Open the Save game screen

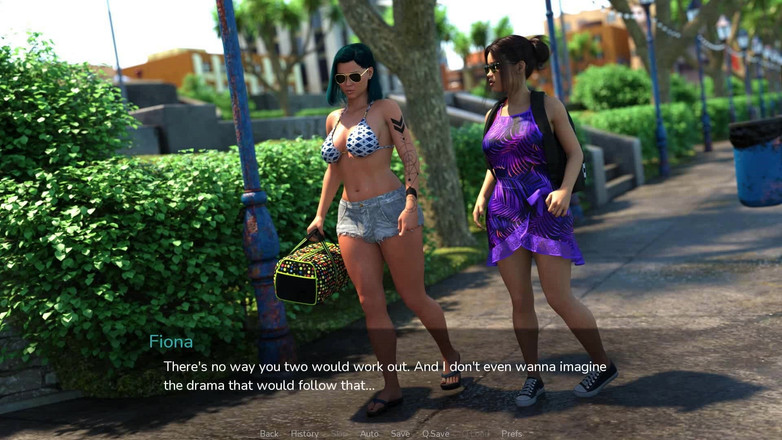(400, 434)
